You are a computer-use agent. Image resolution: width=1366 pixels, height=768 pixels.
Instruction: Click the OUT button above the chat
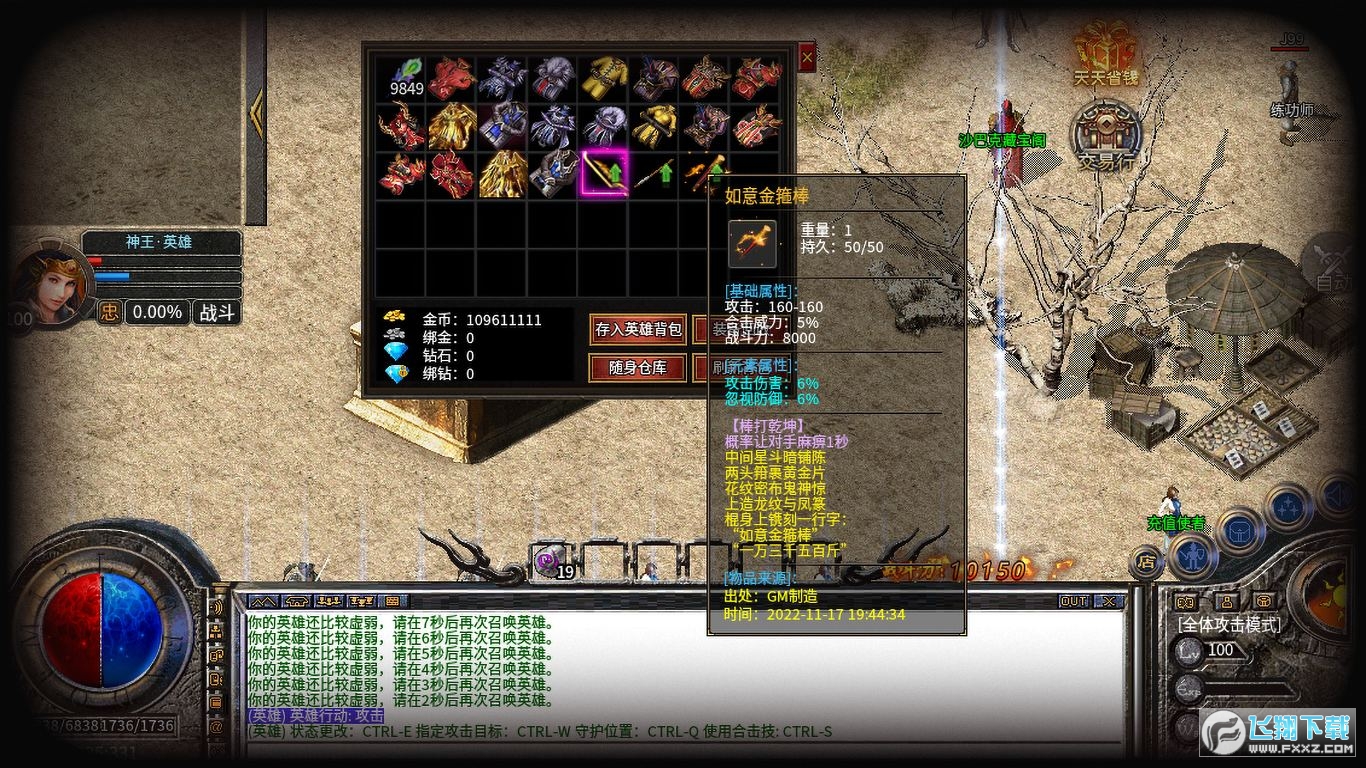(1073, 601)
